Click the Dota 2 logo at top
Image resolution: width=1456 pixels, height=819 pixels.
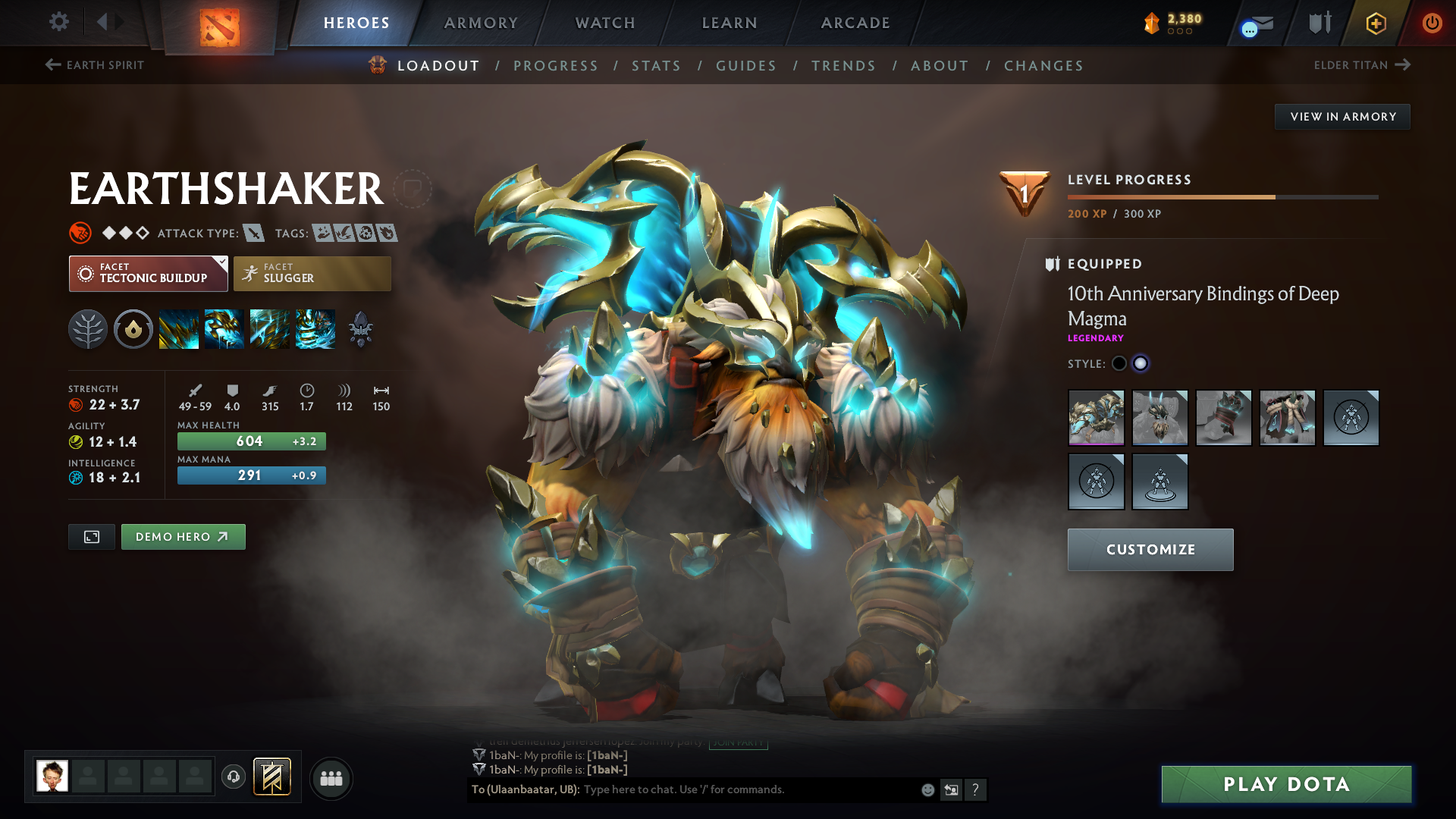click(219, 24)
